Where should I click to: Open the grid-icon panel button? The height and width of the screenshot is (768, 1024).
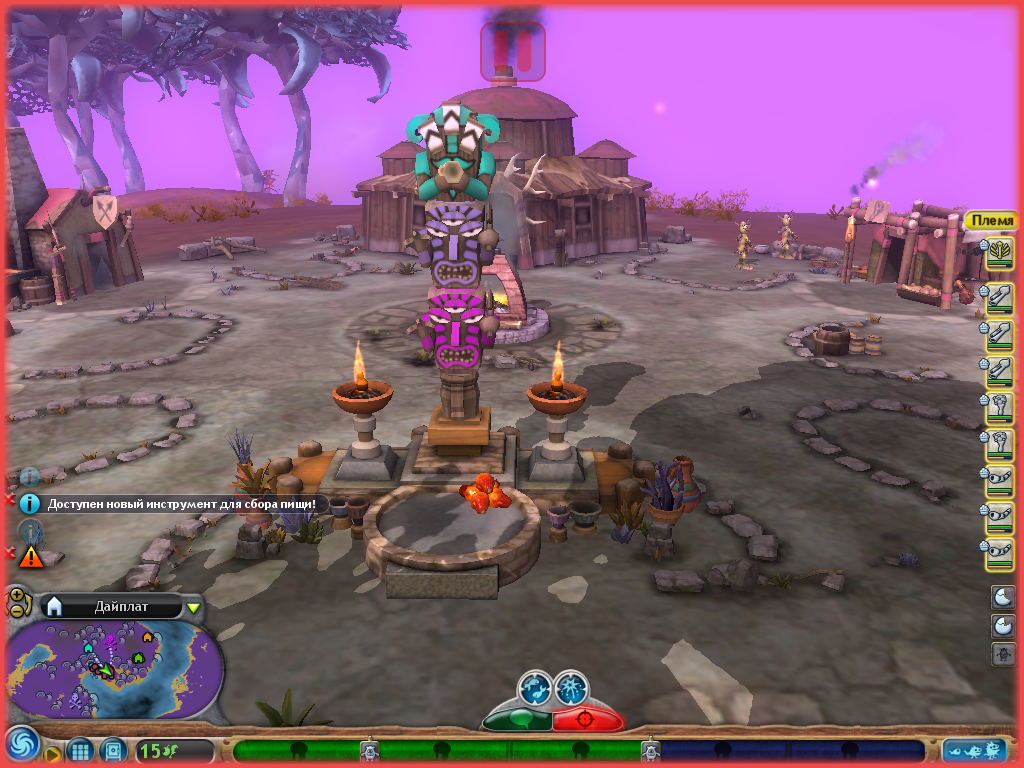coord(80,749)
